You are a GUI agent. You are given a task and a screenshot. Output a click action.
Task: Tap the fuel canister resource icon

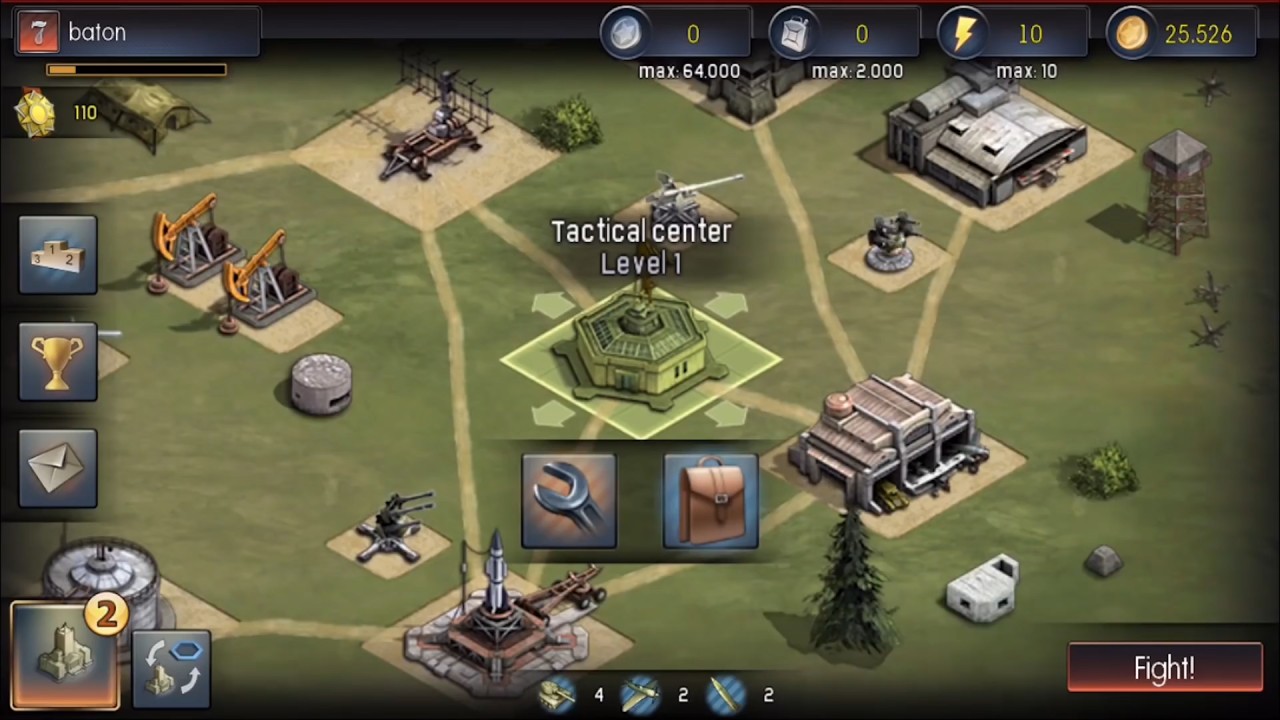click(795, 34)
